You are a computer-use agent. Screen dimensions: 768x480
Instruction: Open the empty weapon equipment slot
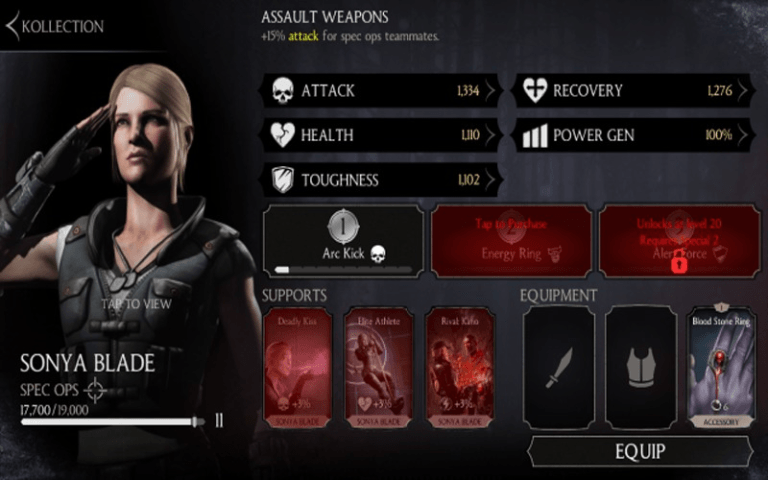point(558,367)
